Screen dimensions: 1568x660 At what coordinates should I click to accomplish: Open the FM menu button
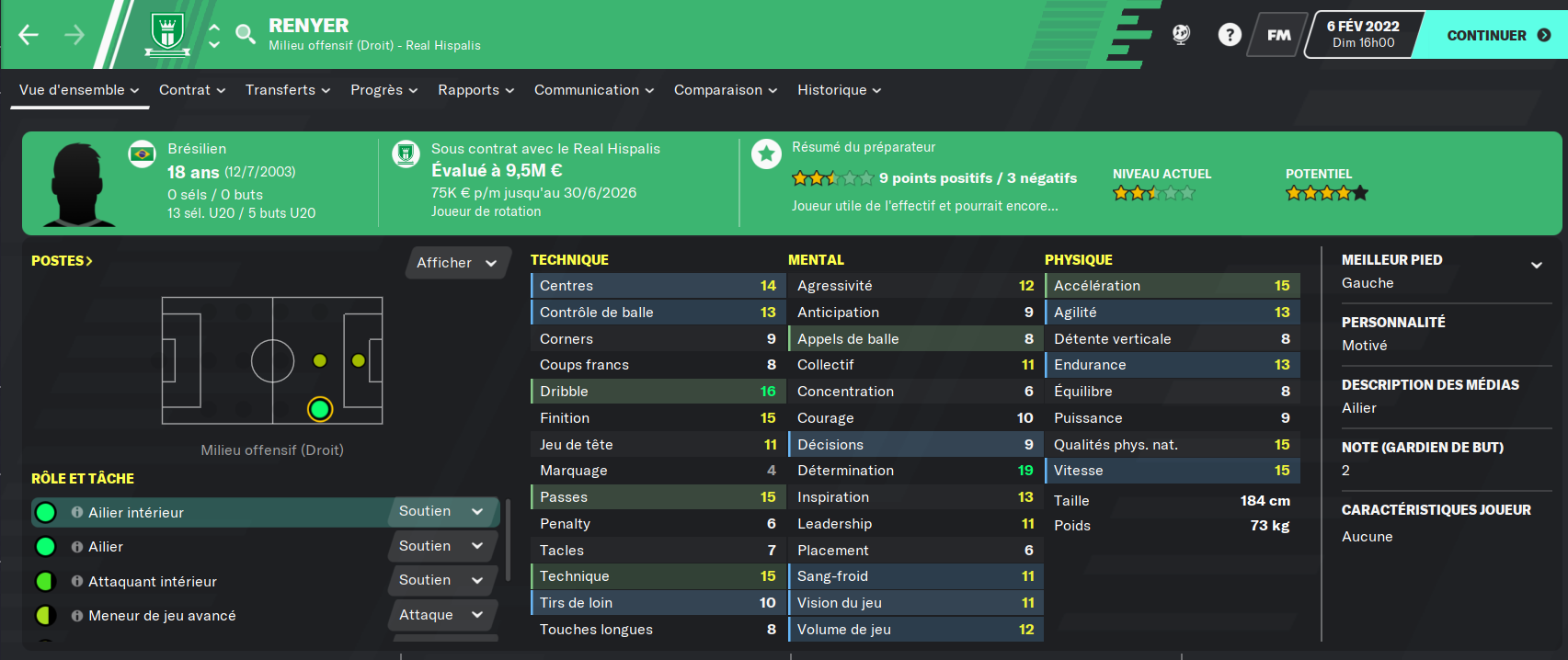[1278, 35]
